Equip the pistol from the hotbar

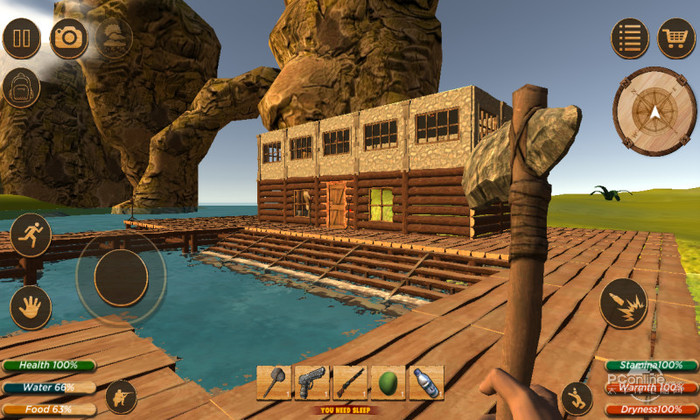click(311, 383)
